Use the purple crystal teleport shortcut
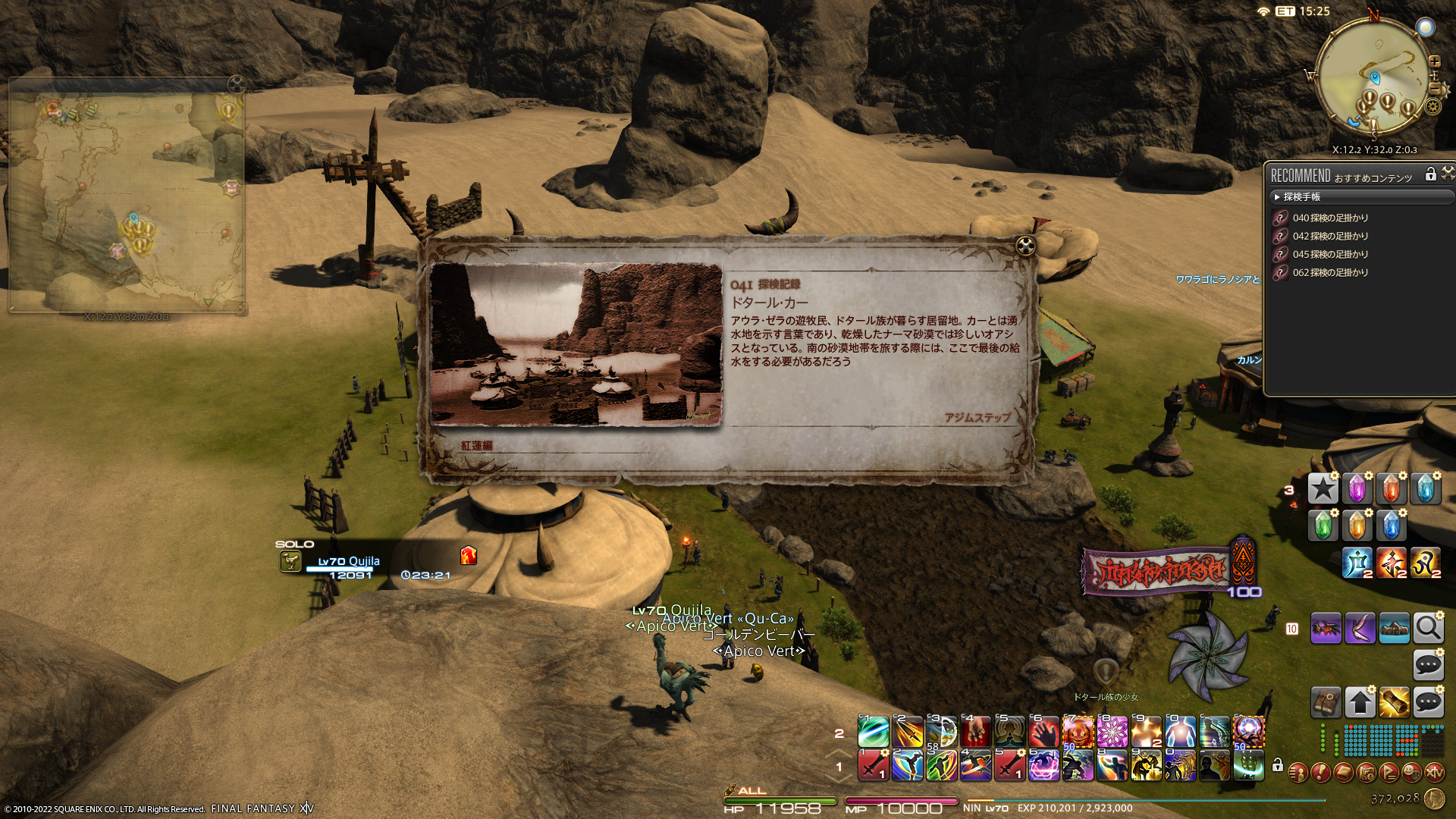The height and width of the screenshot is (819, 1456). (x=1357, y=489)
